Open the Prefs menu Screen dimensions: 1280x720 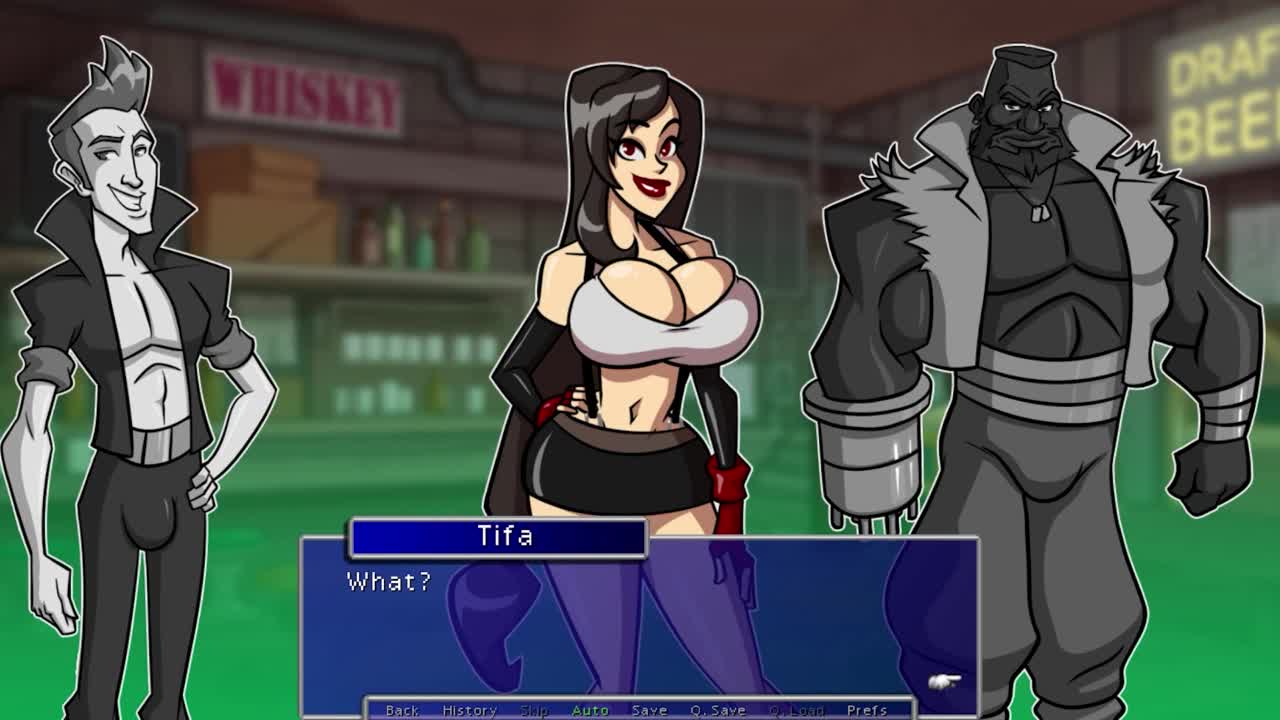click(866, 710)
